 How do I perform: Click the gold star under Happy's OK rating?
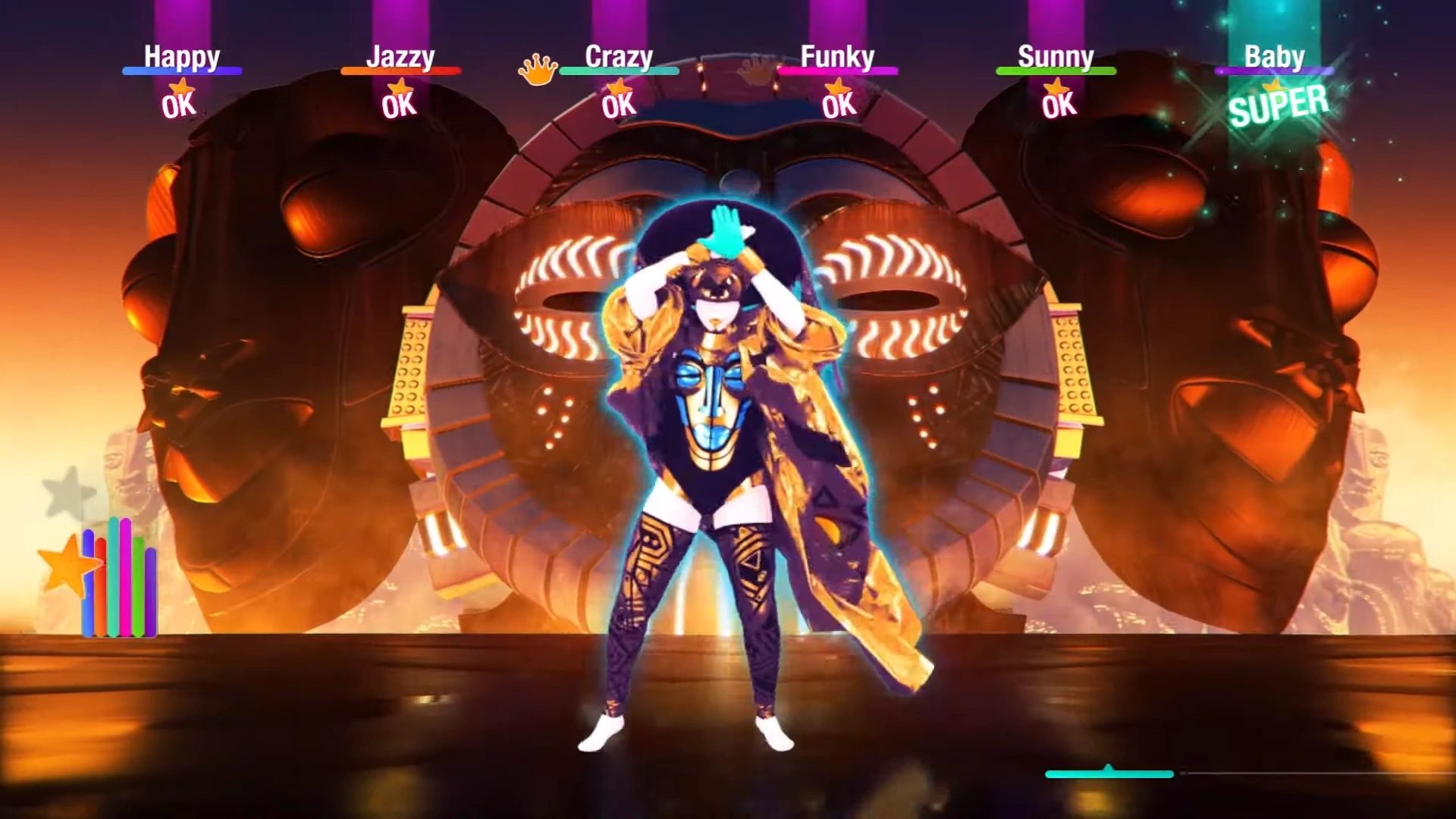pos(182,87)
